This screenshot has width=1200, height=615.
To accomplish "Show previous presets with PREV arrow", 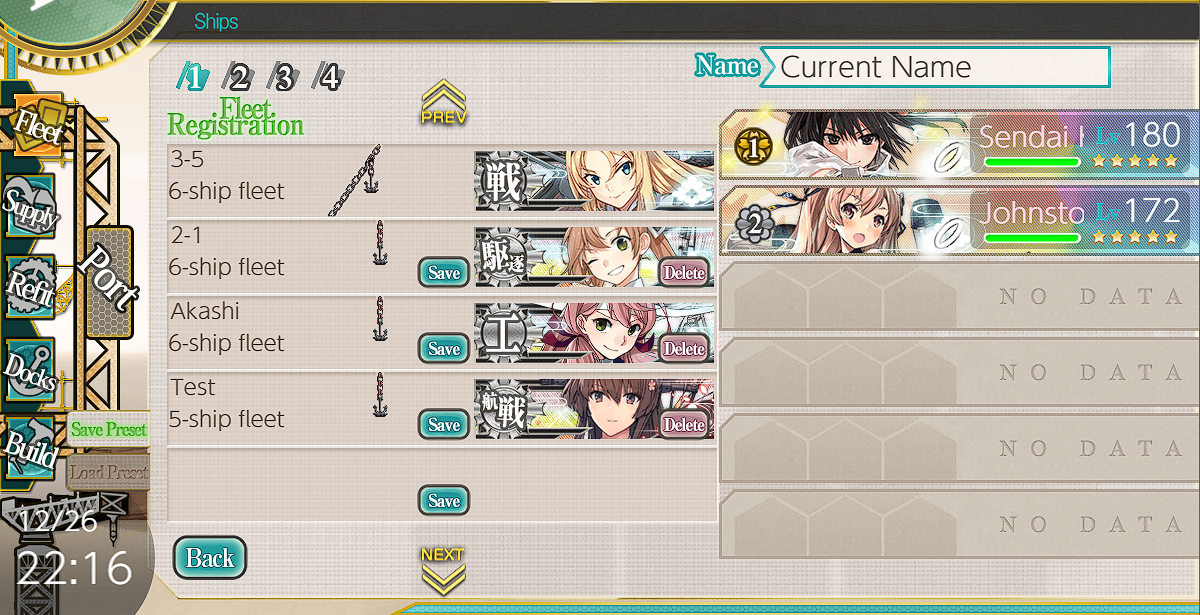I will click(443, 103).
